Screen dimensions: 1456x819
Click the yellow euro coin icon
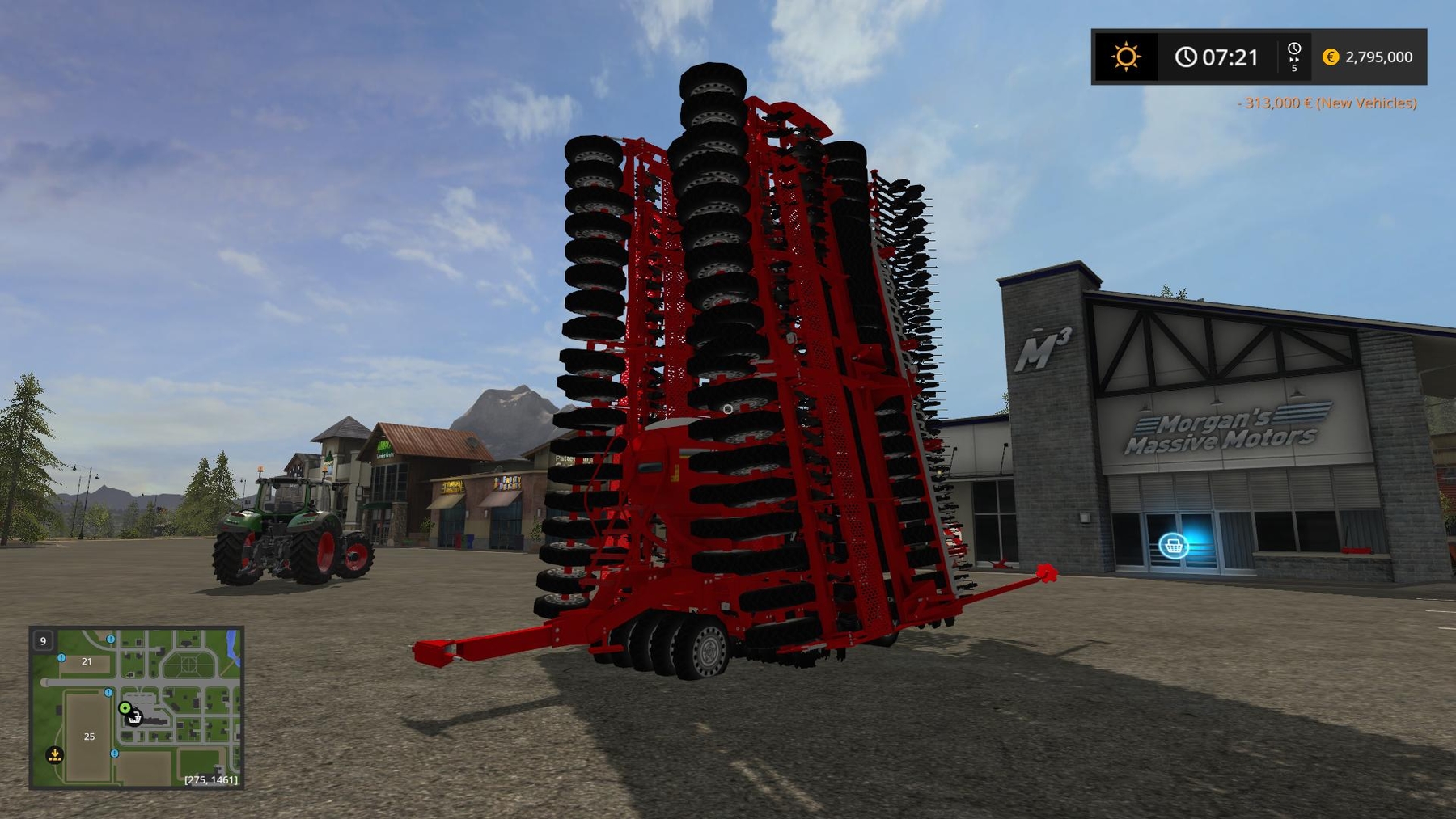pyautogui.click(x=1331, y=57)
